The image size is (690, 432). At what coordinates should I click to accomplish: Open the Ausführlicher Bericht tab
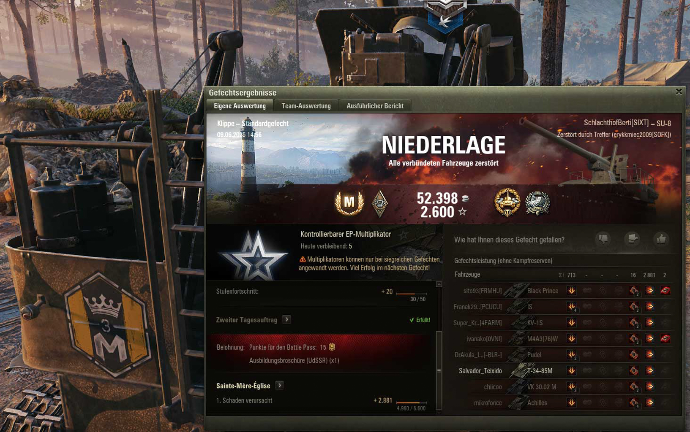[373, 104]
